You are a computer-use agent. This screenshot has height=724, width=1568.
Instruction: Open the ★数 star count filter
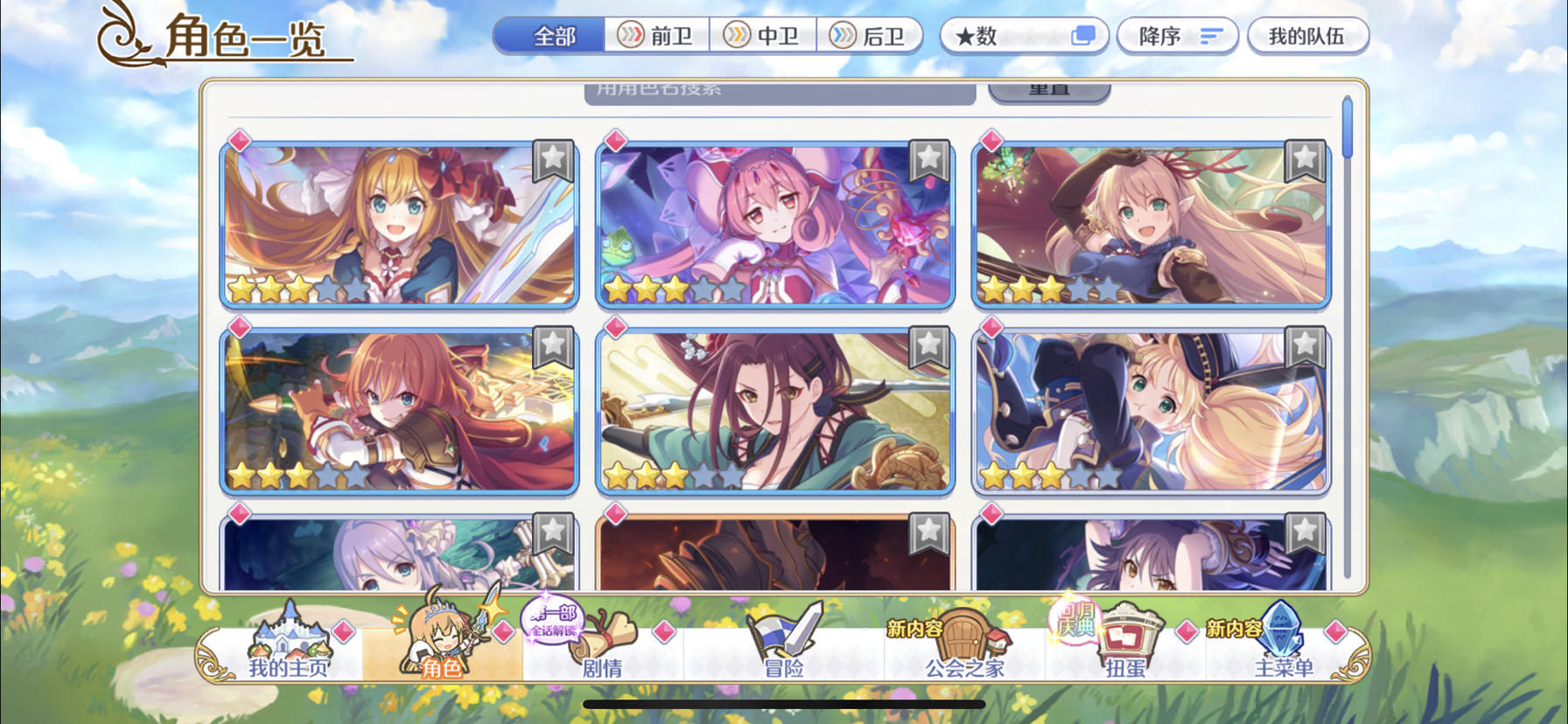[x=1024, y=35]
